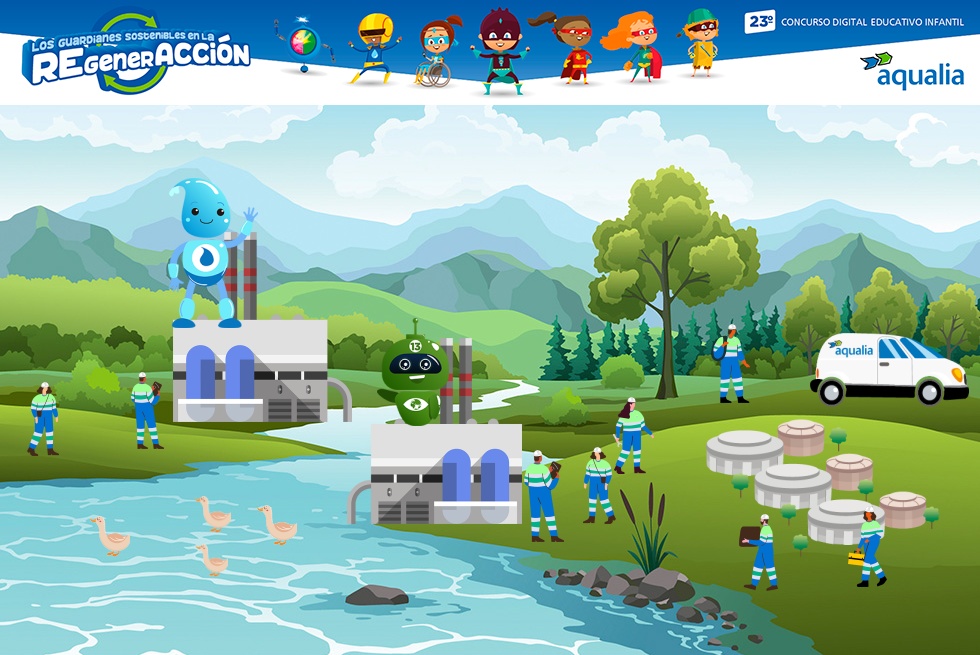
Task: Click the REgenerACCIÓN game logo
Action: (137, 56)
